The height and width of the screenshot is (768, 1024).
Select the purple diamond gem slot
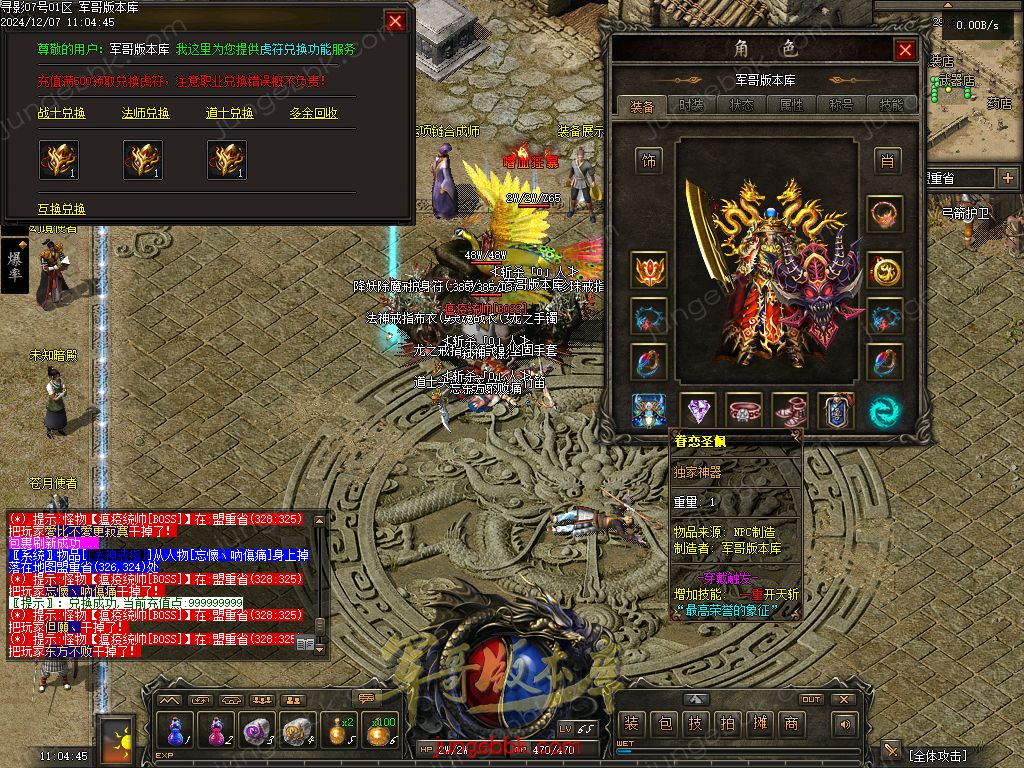697,410
